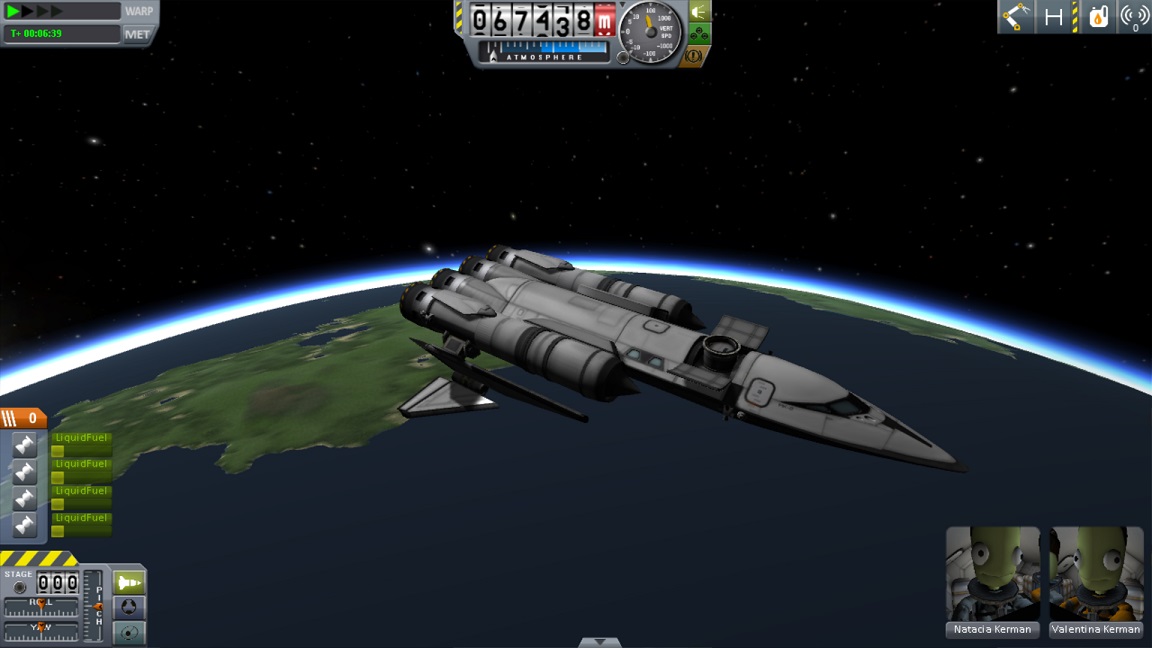
Task: Toggle the brakes warning button
Action: (694, 57)
